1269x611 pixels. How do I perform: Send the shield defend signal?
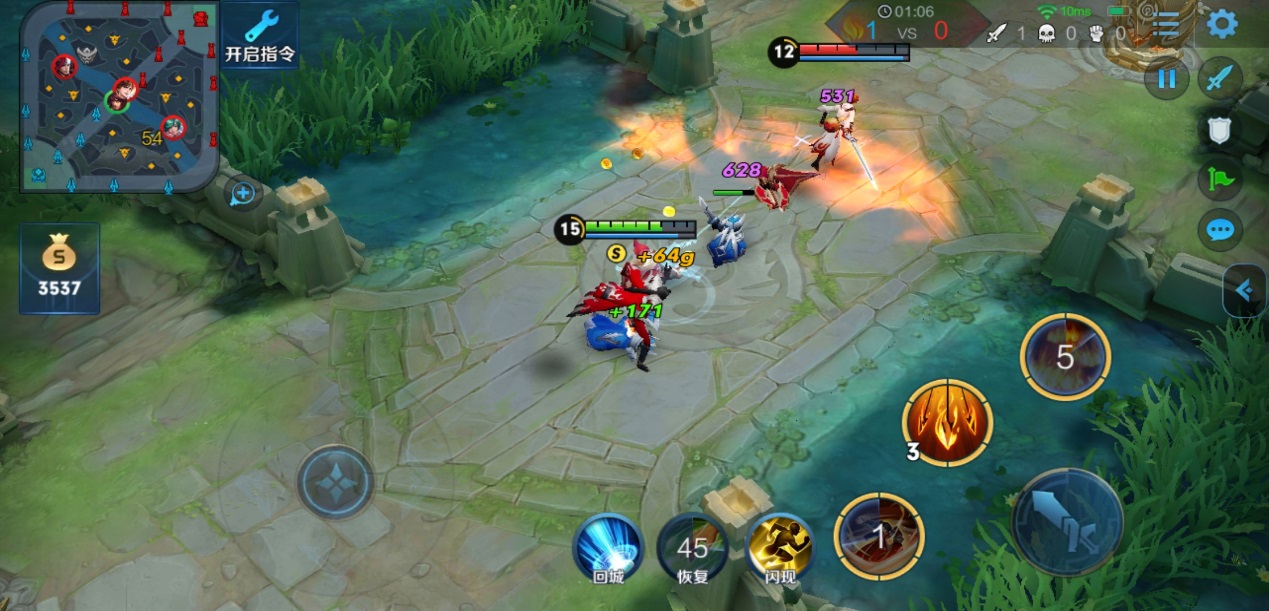coord(1219,129)
